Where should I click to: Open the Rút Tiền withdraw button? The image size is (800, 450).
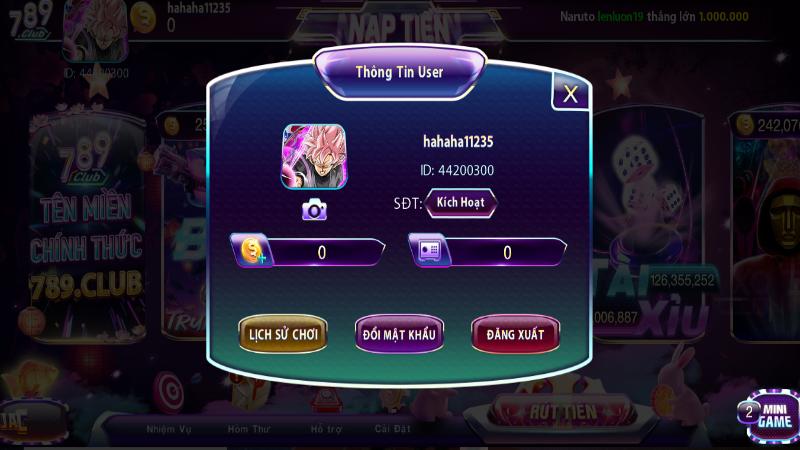click(562, 411)
